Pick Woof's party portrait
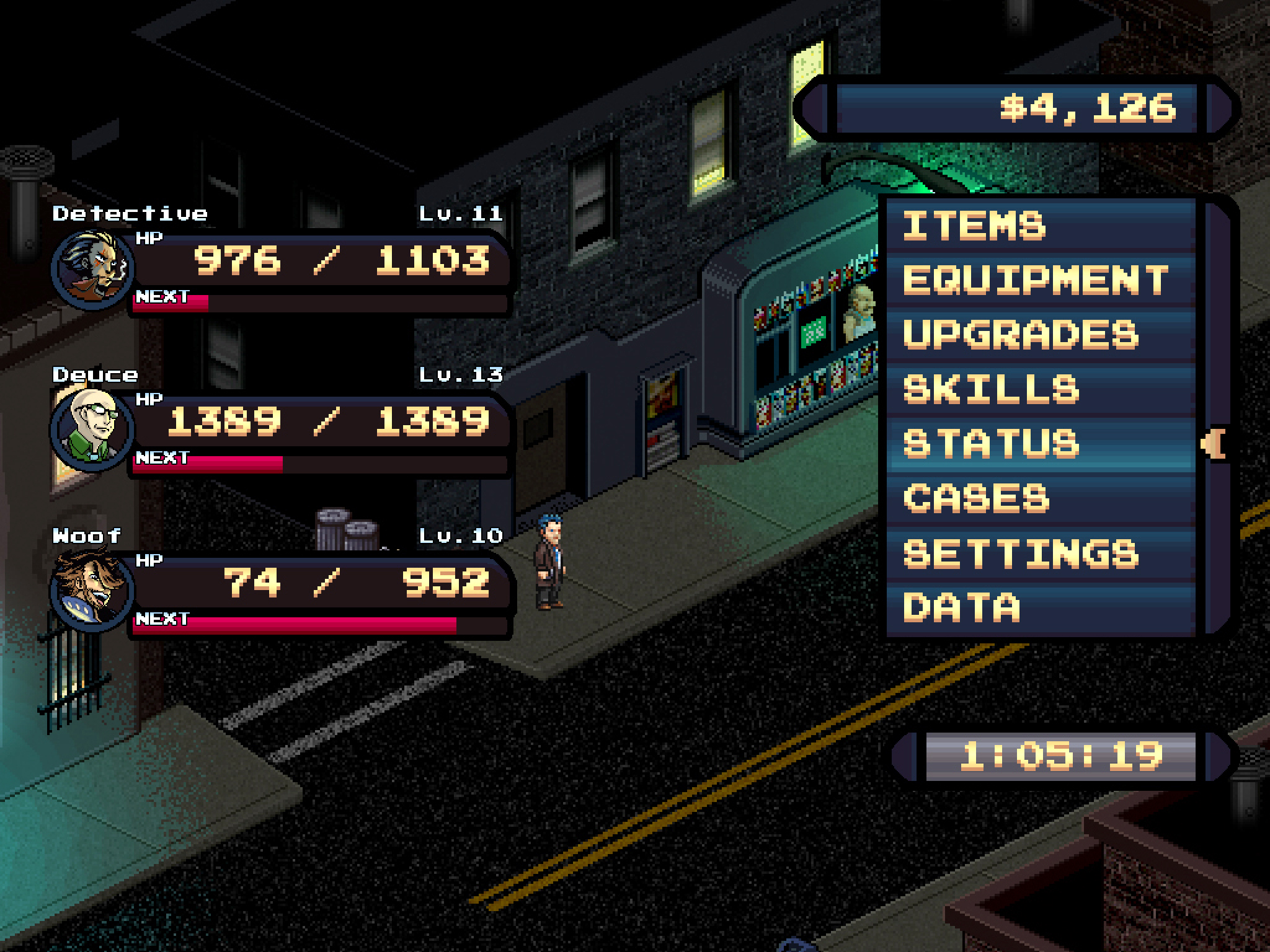Viewport: 1270px width, 952px height. (x=93, y=590)
